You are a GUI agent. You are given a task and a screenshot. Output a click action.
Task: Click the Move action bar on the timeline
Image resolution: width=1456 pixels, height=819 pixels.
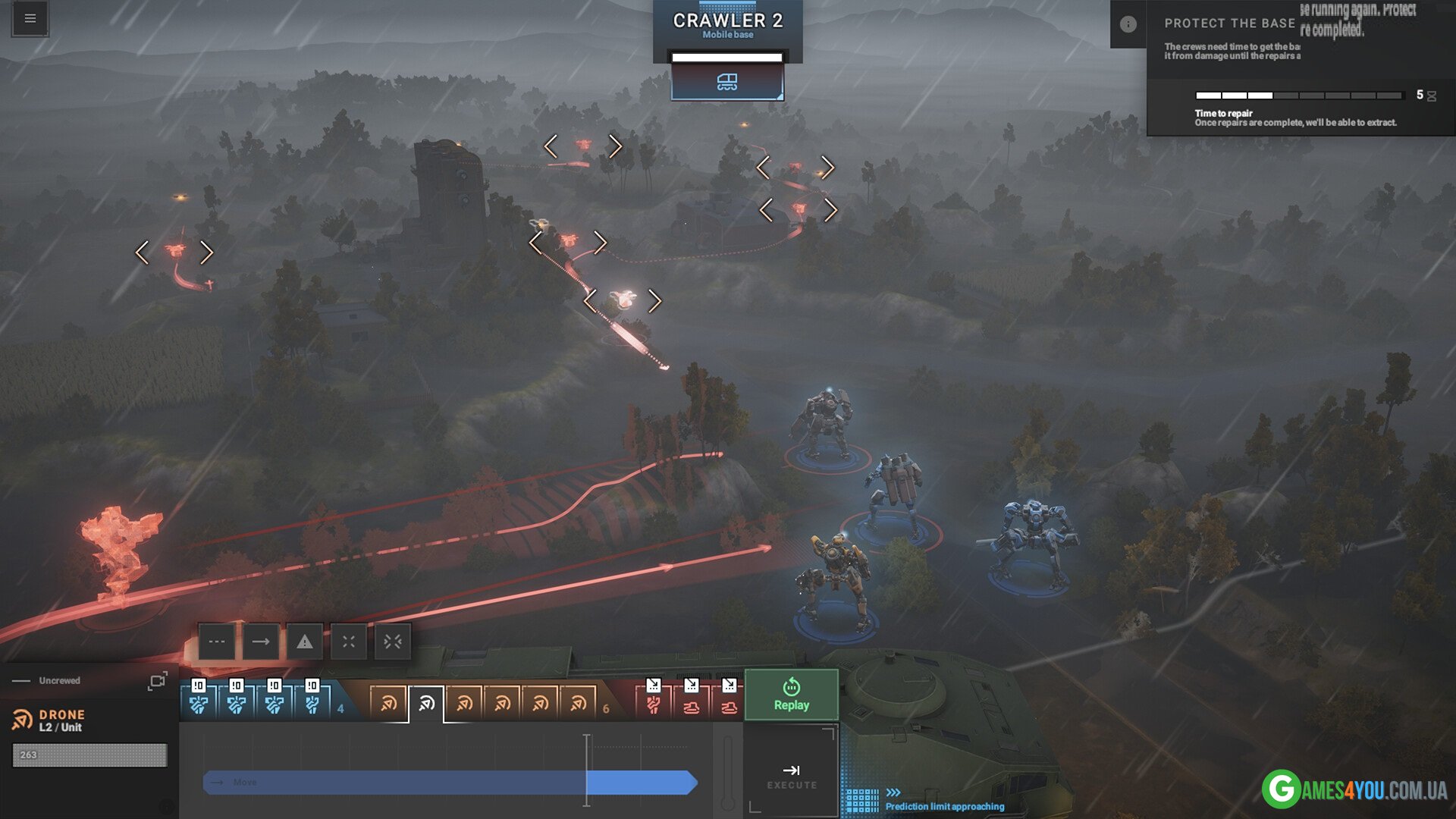pos(449,782)
